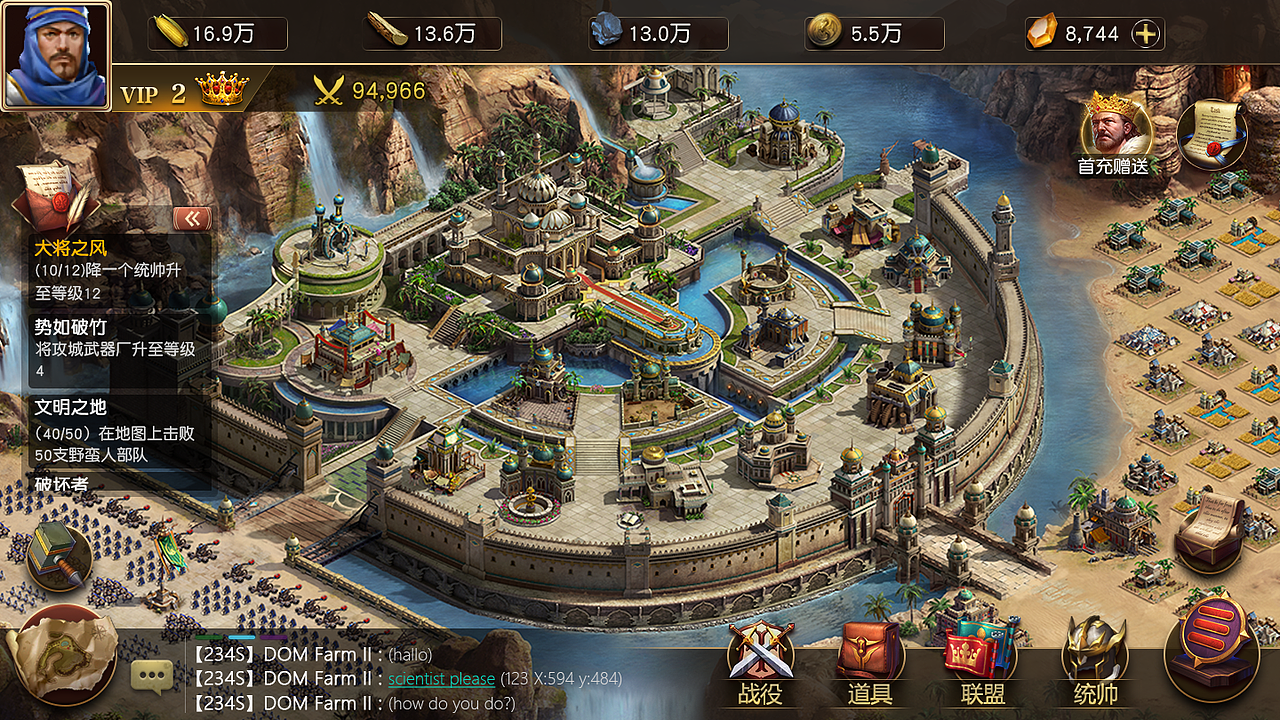
Task: Open the player avatar profile
Action: coord(57,55)
